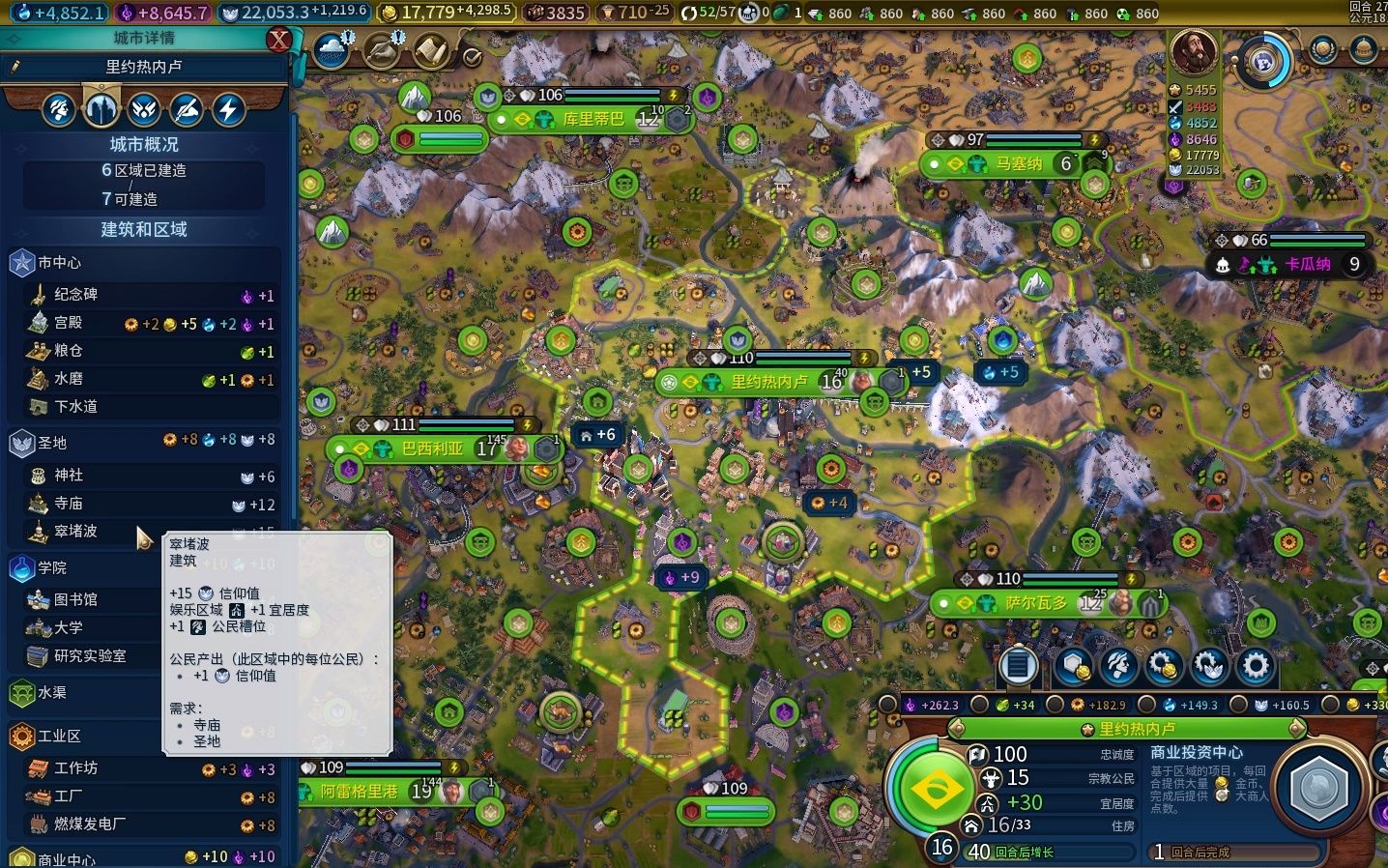1388x868 pixels.
Task: Toggle the city details list button
Action: tap(1017, 665)
